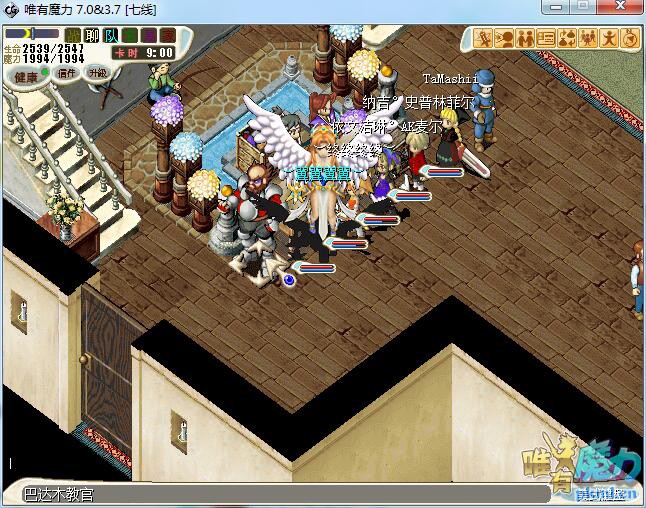This screenshot has height=508, width=646.
Task: Open the compass map icon
Action: click(630, 39)
